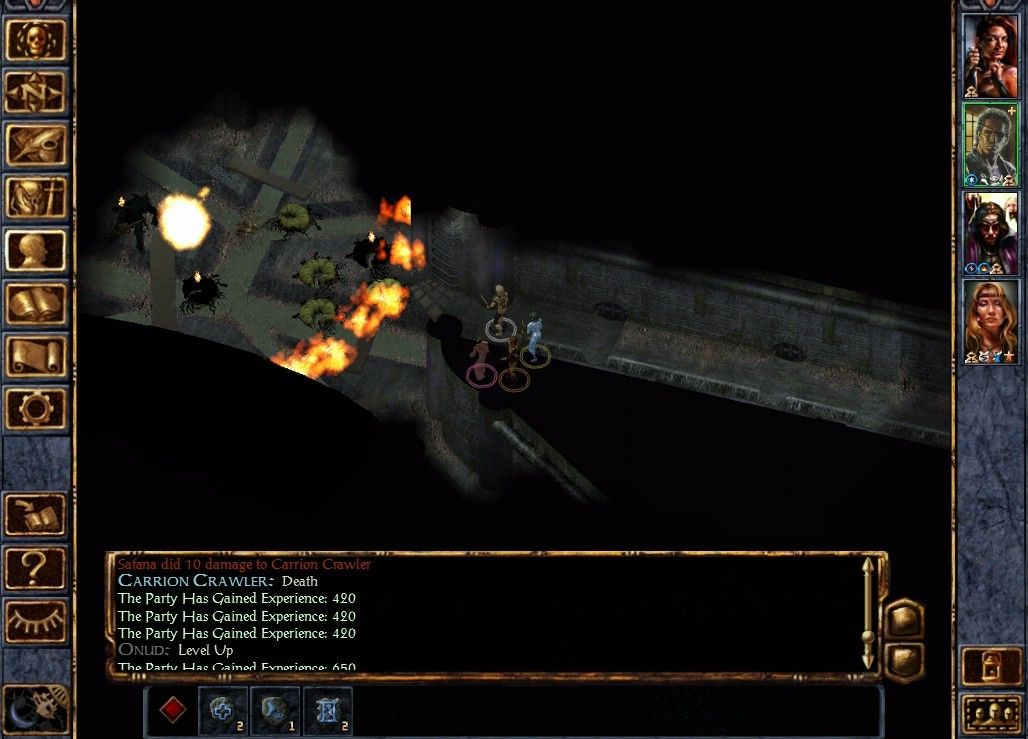Show the character record via the head button
This screenshot has height=739, width=1028.
[37, 250]
